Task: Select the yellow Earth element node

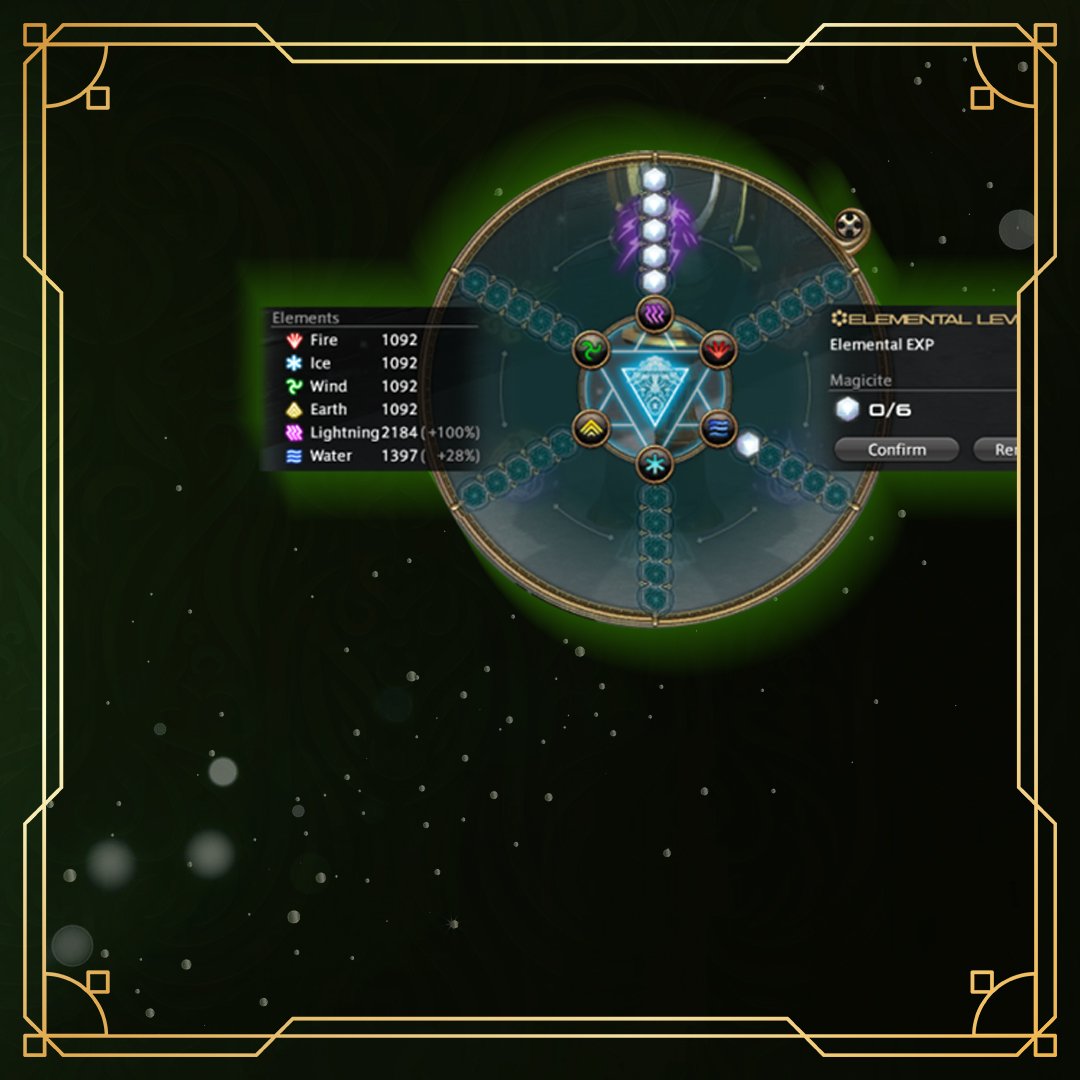Action: tap(592, 428)
